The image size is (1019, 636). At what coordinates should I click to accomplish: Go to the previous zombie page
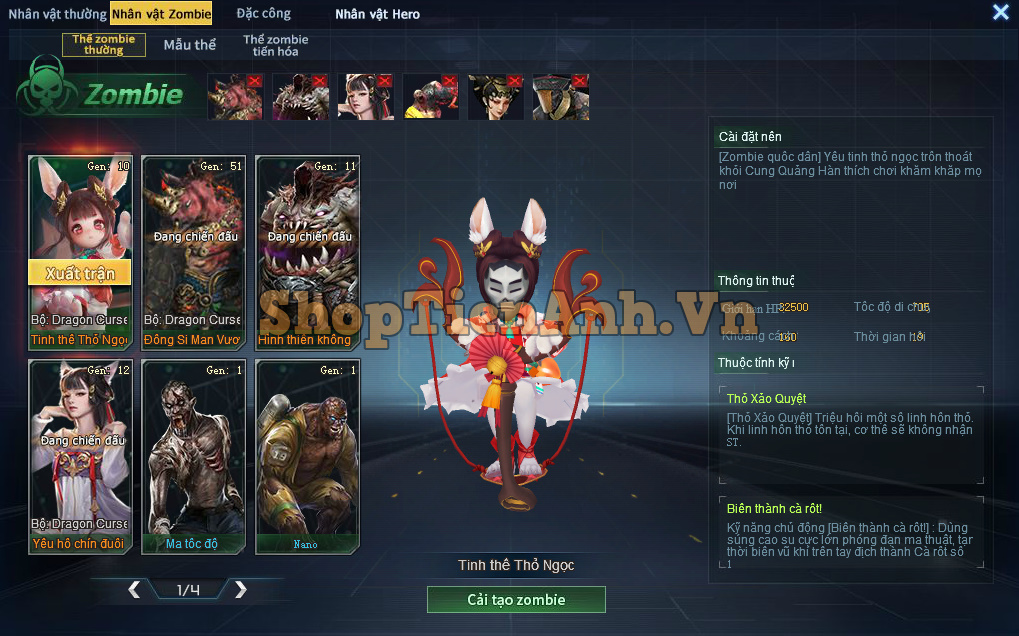click(x=134, y=590)
